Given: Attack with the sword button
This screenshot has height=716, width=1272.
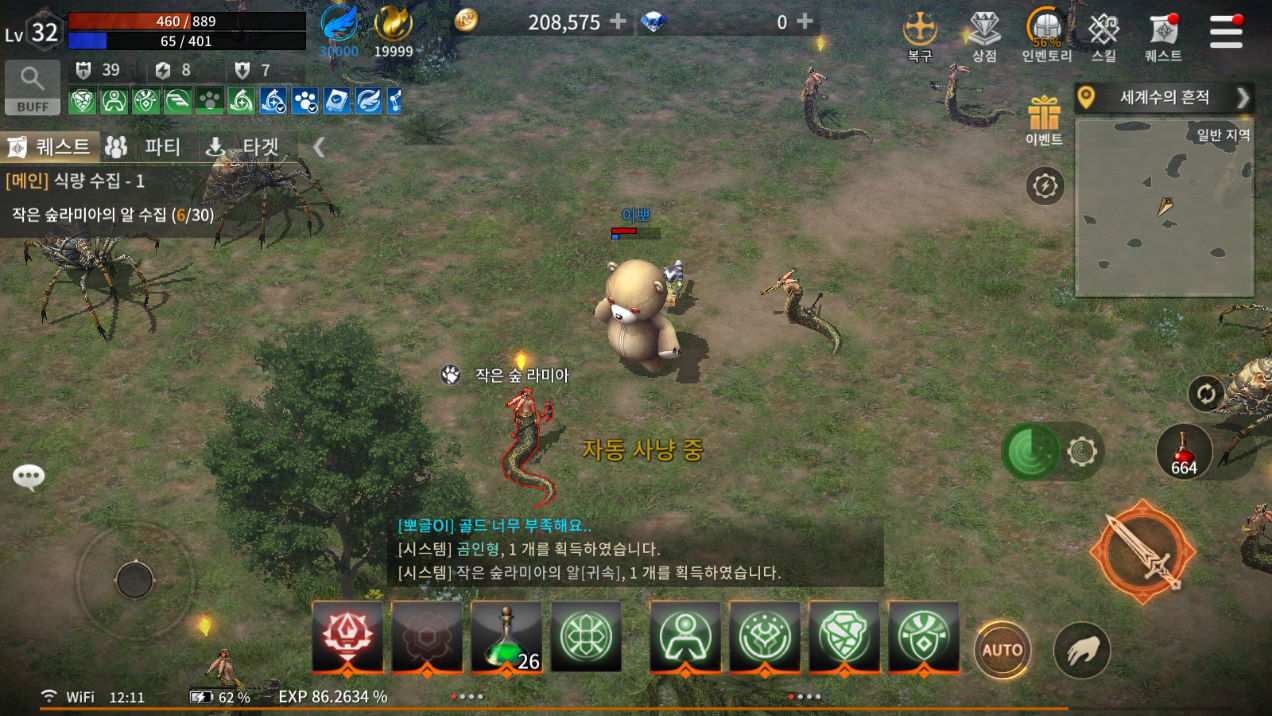Looking at the screenshot, I should 1142,552.
